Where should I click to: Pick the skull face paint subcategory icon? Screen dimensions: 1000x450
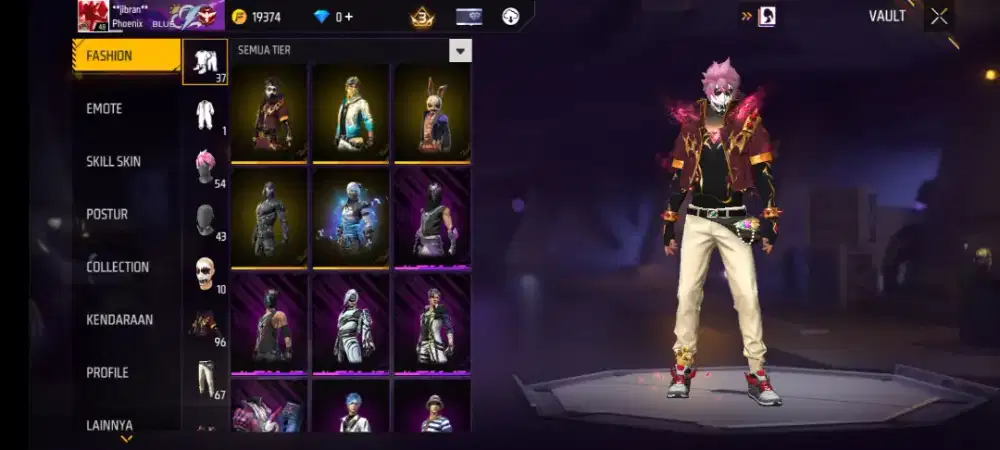pyautogui.click(x=205, y=272)
